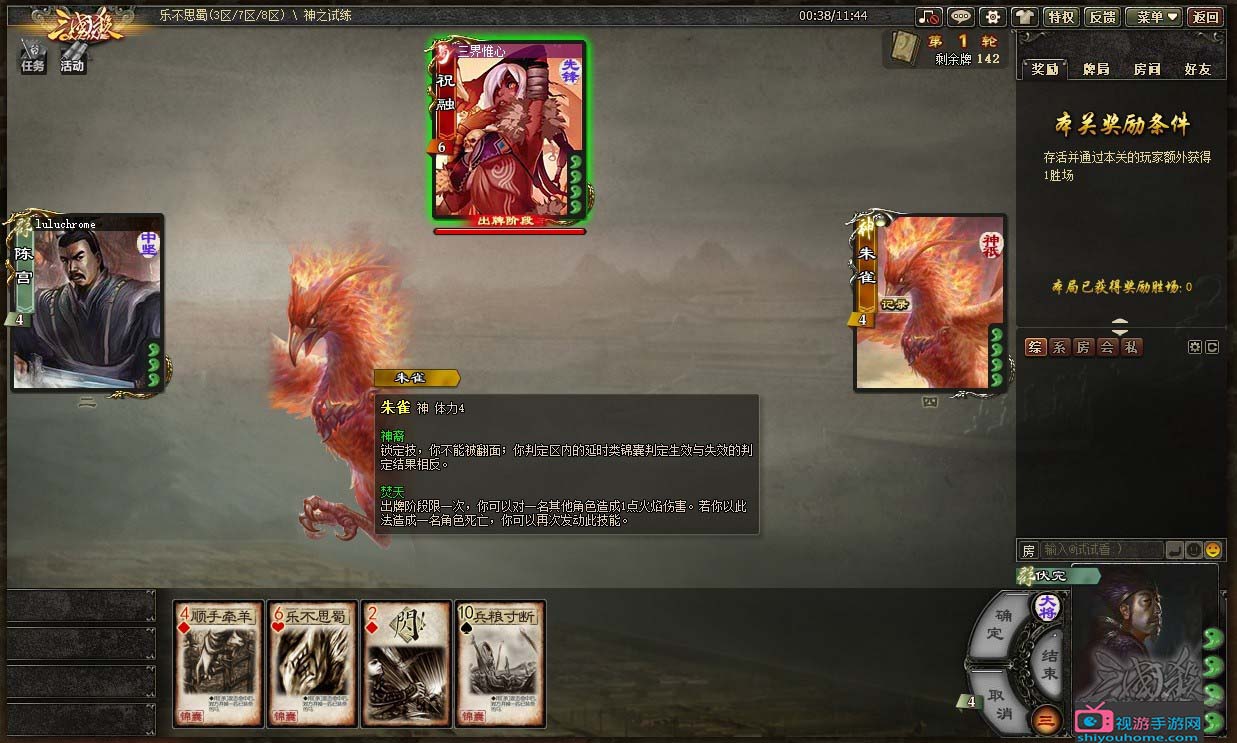Open the 菜单 dropdown menu

(1153, 17)
